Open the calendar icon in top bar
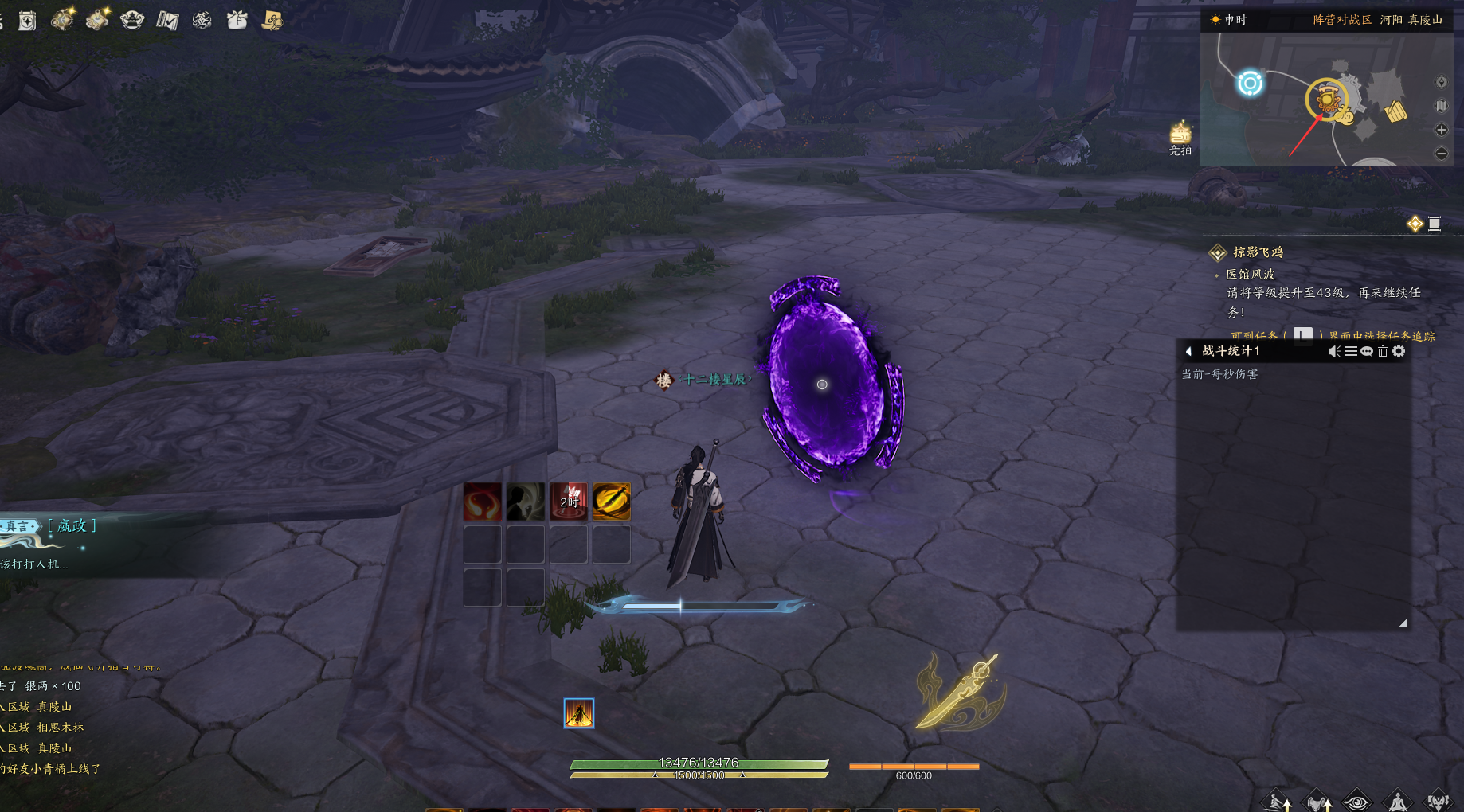Image resolution: width=1464 pixels, height=812 pixels. [x=28, y=21]
